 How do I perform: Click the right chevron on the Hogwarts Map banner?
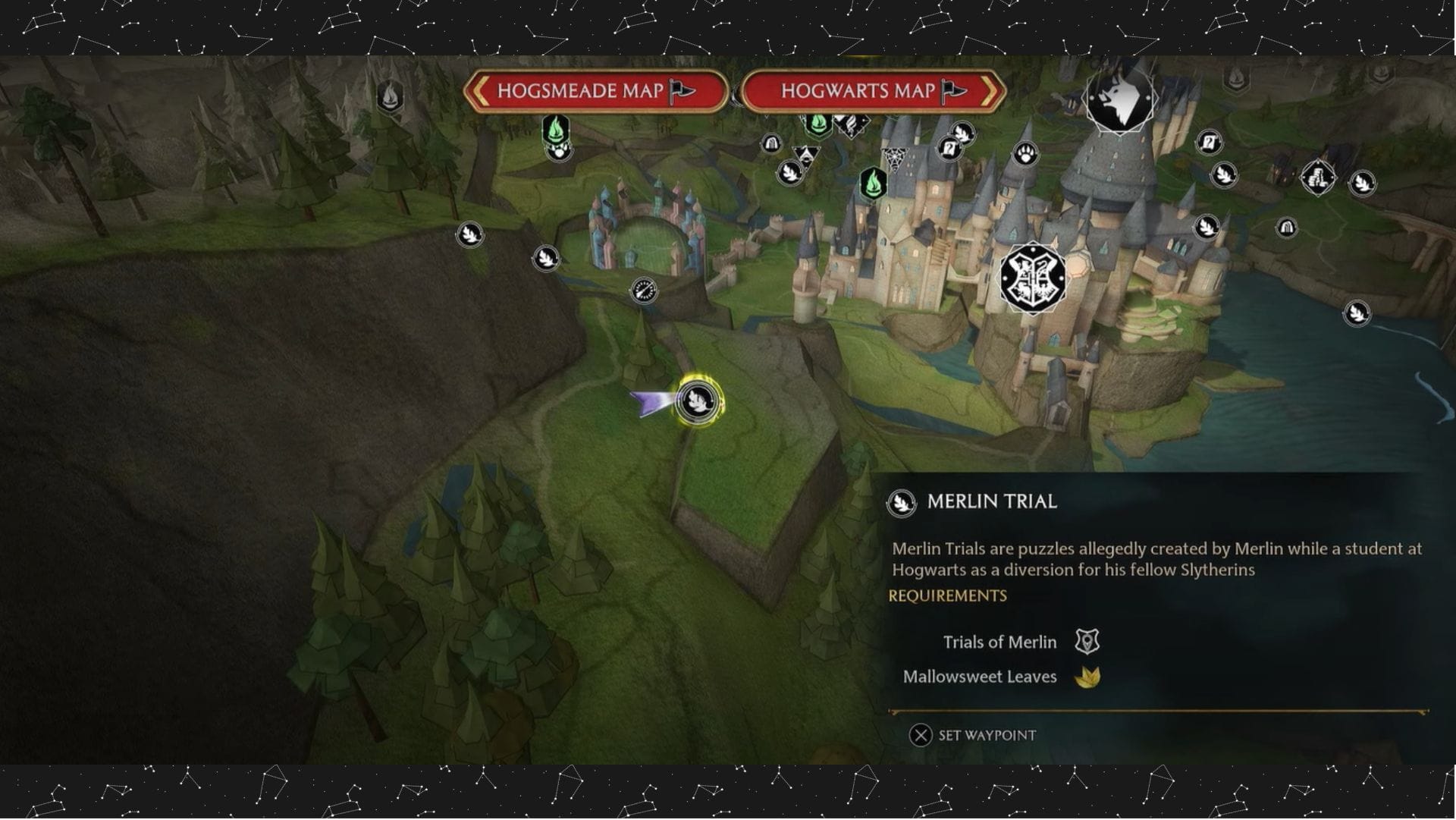990,93
